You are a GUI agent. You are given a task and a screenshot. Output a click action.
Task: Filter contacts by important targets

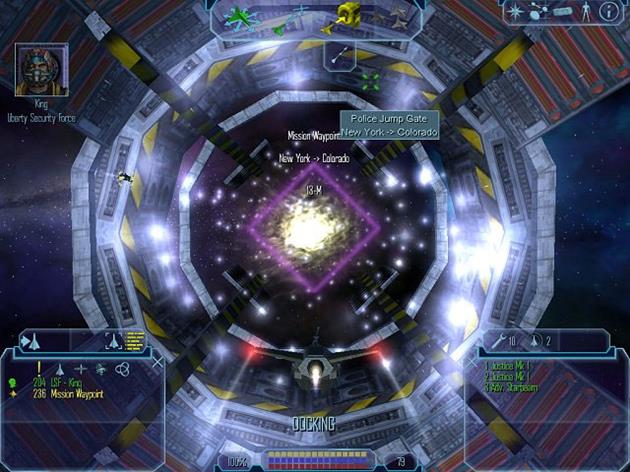click(39, 369)
